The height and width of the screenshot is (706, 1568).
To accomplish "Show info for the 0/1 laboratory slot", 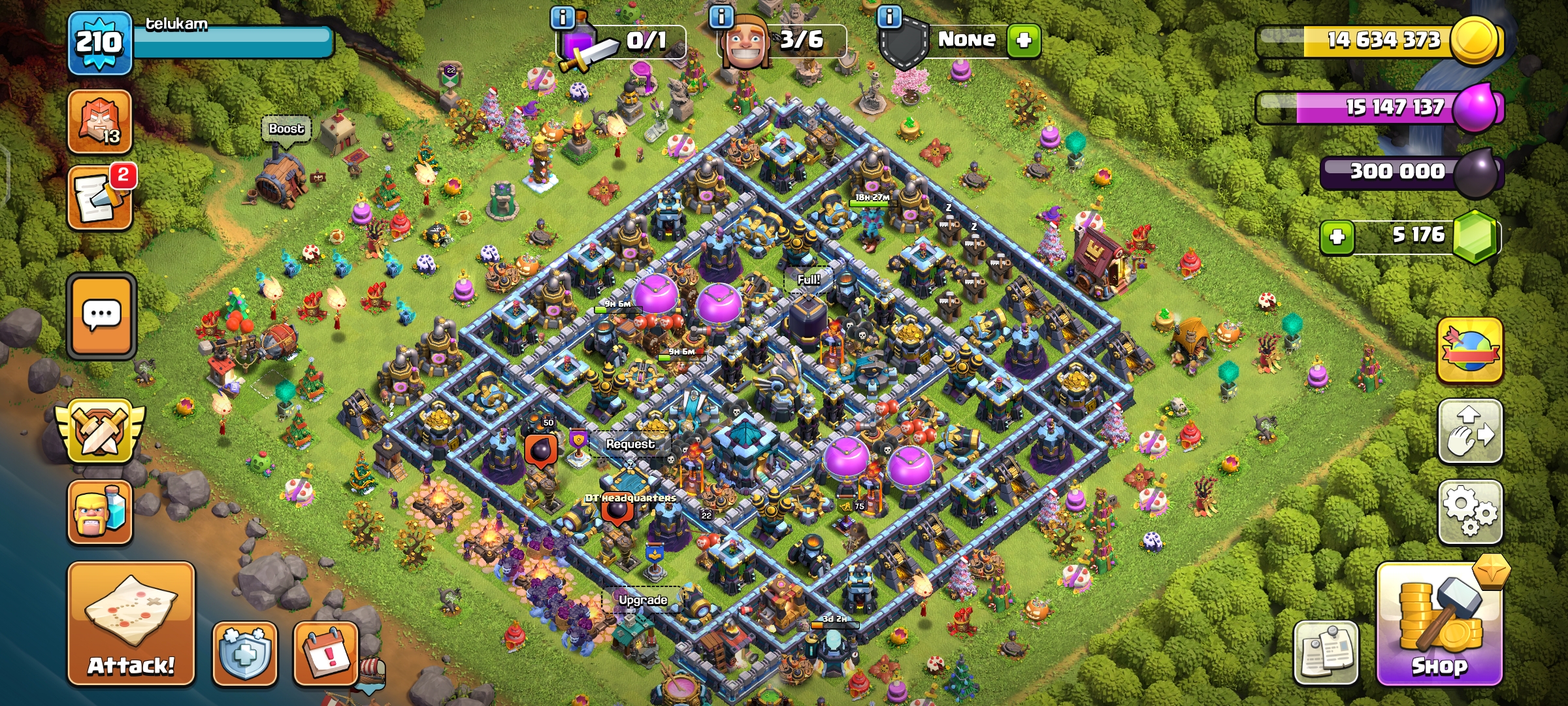I will pos(563,17).
